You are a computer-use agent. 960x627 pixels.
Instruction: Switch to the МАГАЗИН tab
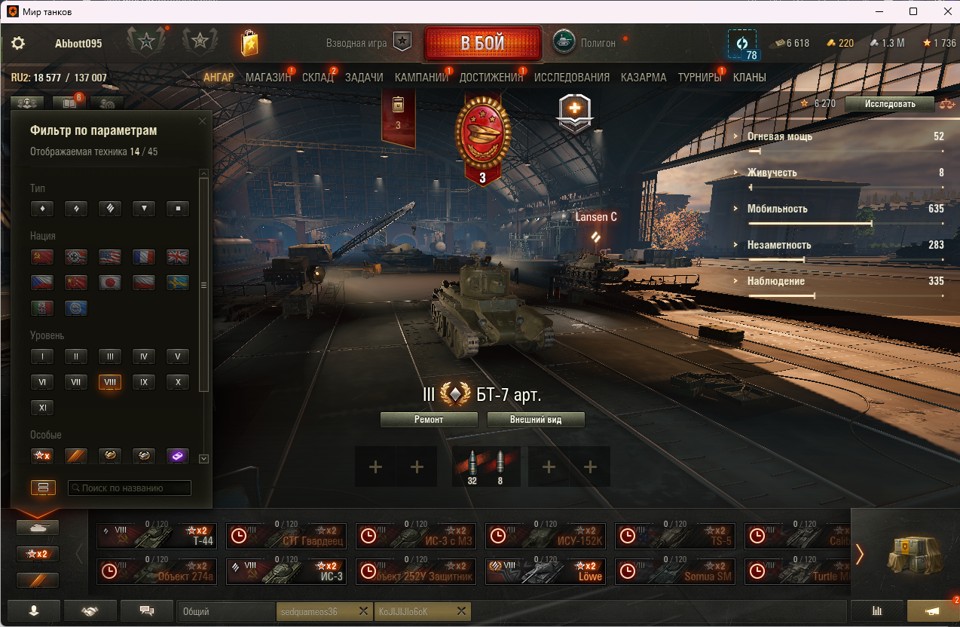268,77
